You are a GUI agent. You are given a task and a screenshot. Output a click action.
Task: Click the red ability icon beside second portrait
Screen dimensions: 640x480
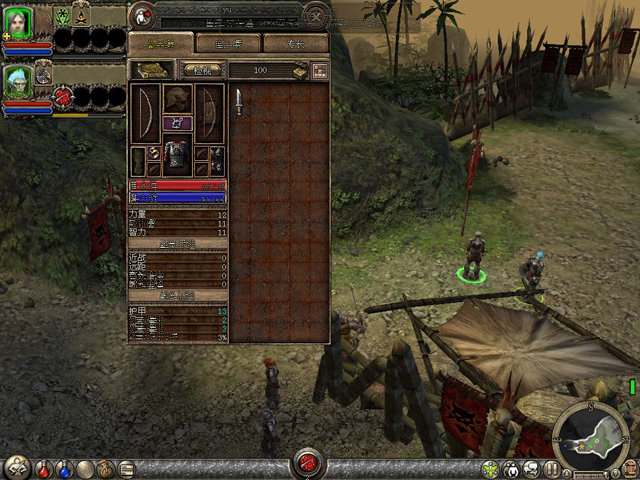tap(63, 96)
